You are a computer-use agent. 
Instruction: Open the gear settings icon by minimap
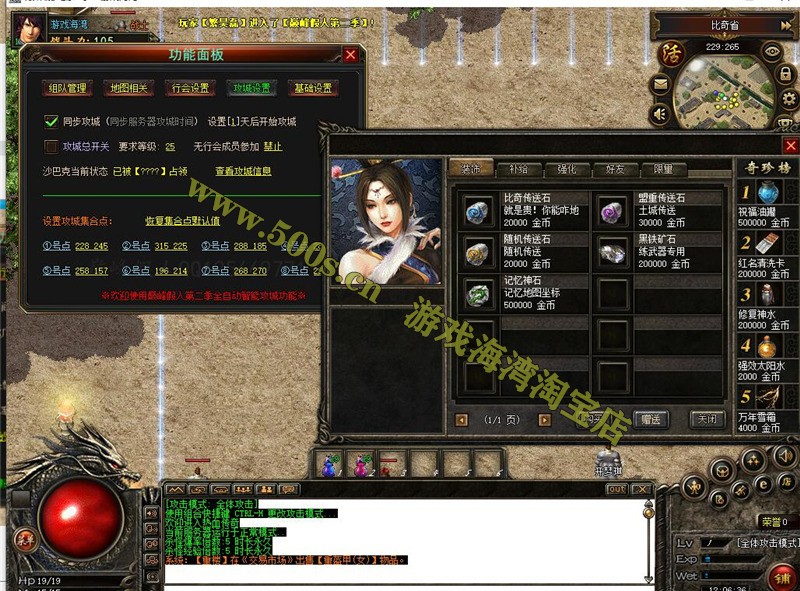pyautogui.click(x=787, y=99)
